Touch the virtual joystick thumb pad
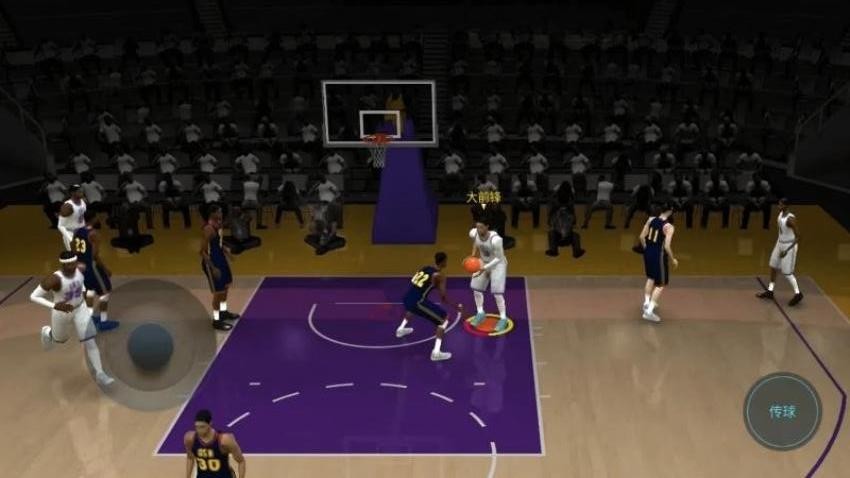Screen dimensions: 850x478 tap(150, 345)
